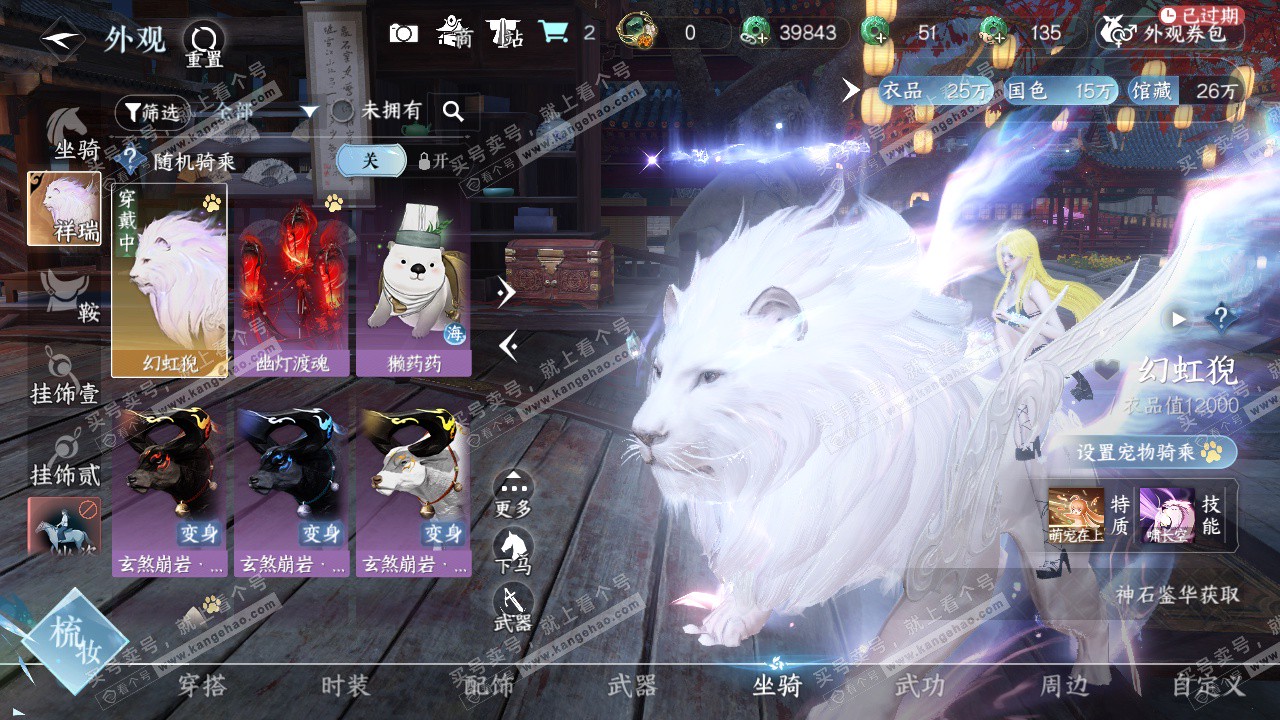
Task: Switch to the 时装 bottom tab
Action: pos(345,685)
